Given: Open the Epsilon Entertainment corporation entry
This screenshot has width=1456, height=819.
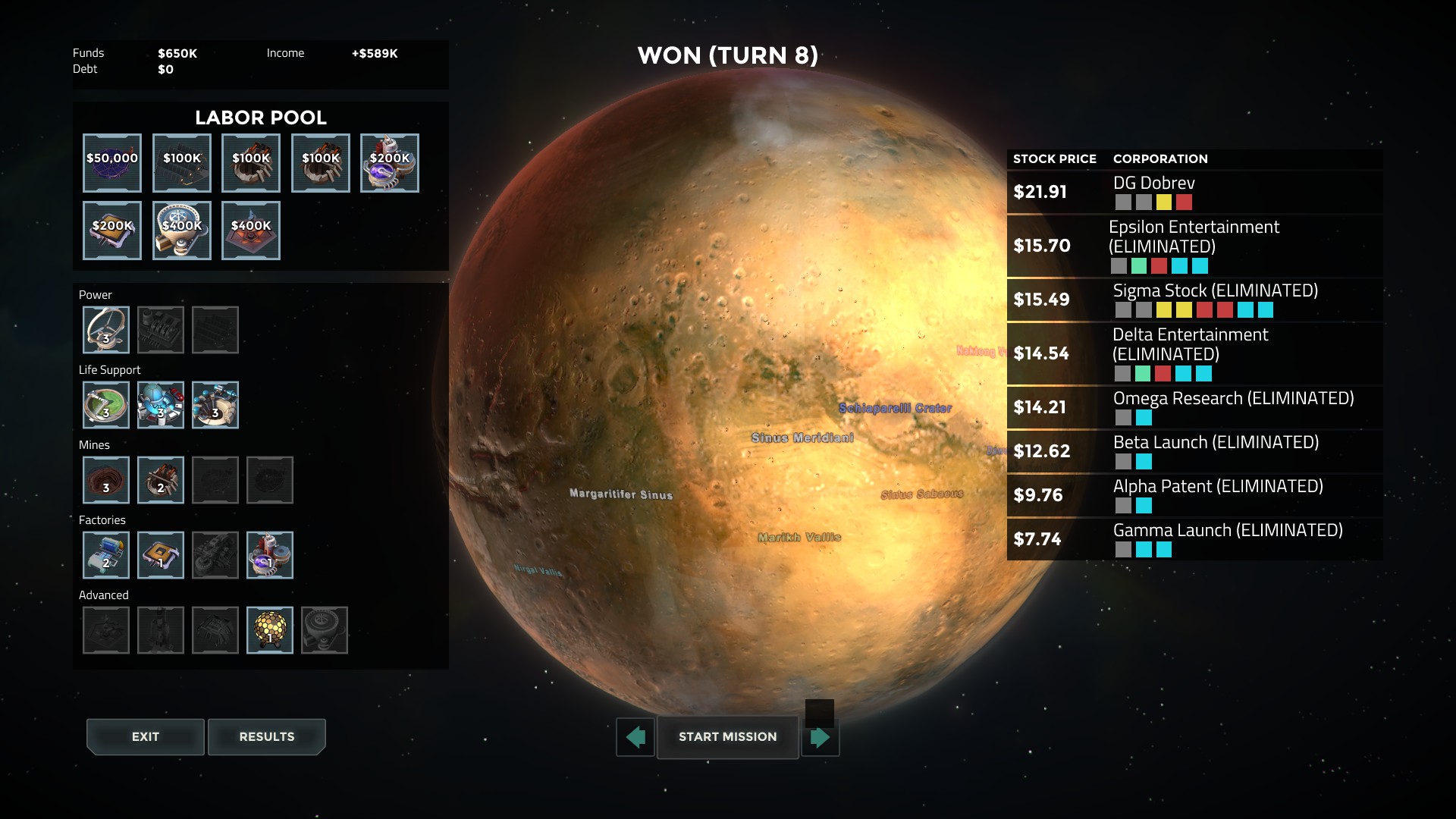Looking at the screenshot, I should point(1194,246).
